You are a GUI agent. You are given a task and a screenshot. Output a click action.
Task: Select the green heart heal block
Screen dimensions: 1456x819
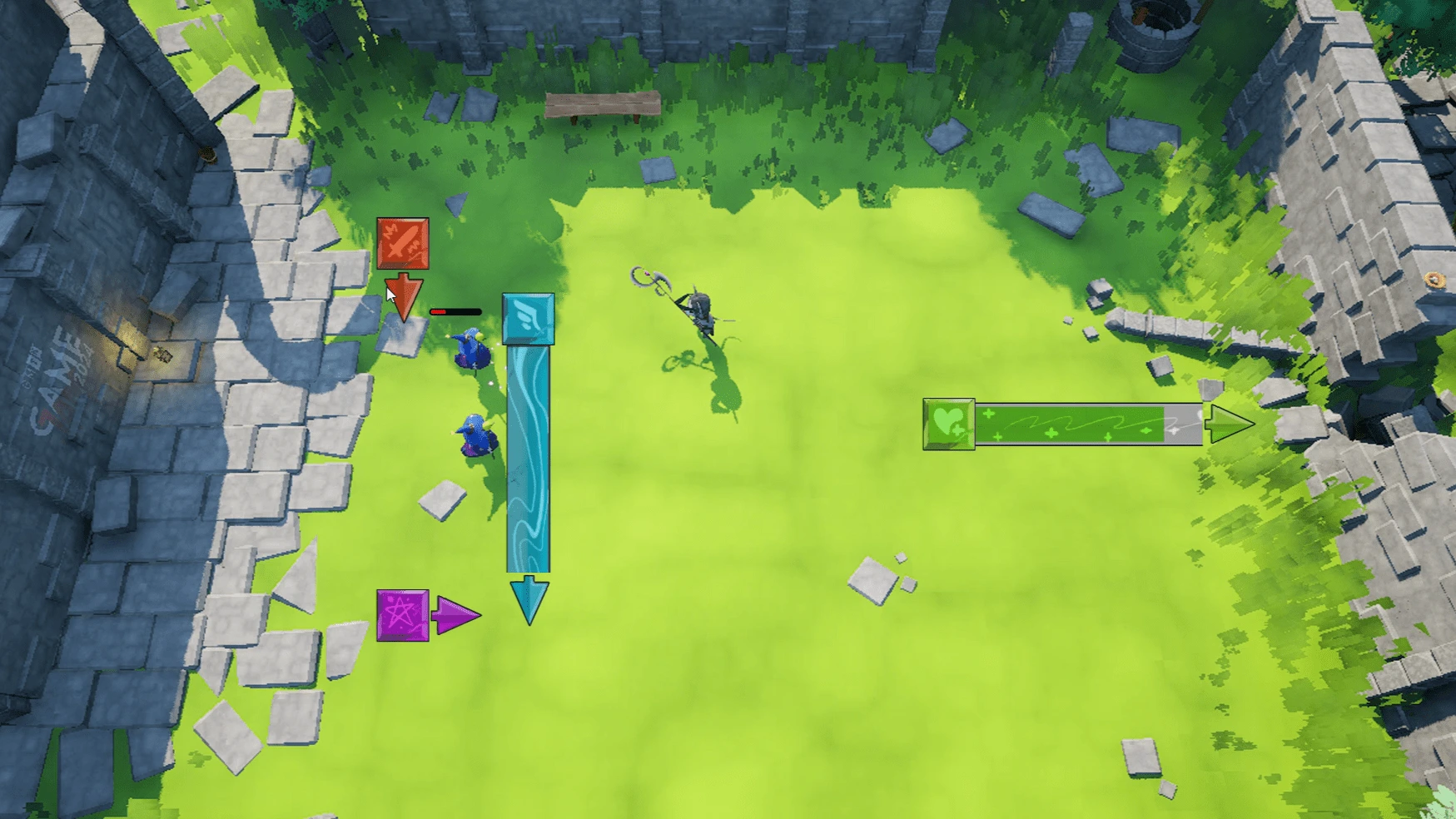point(949,424)
